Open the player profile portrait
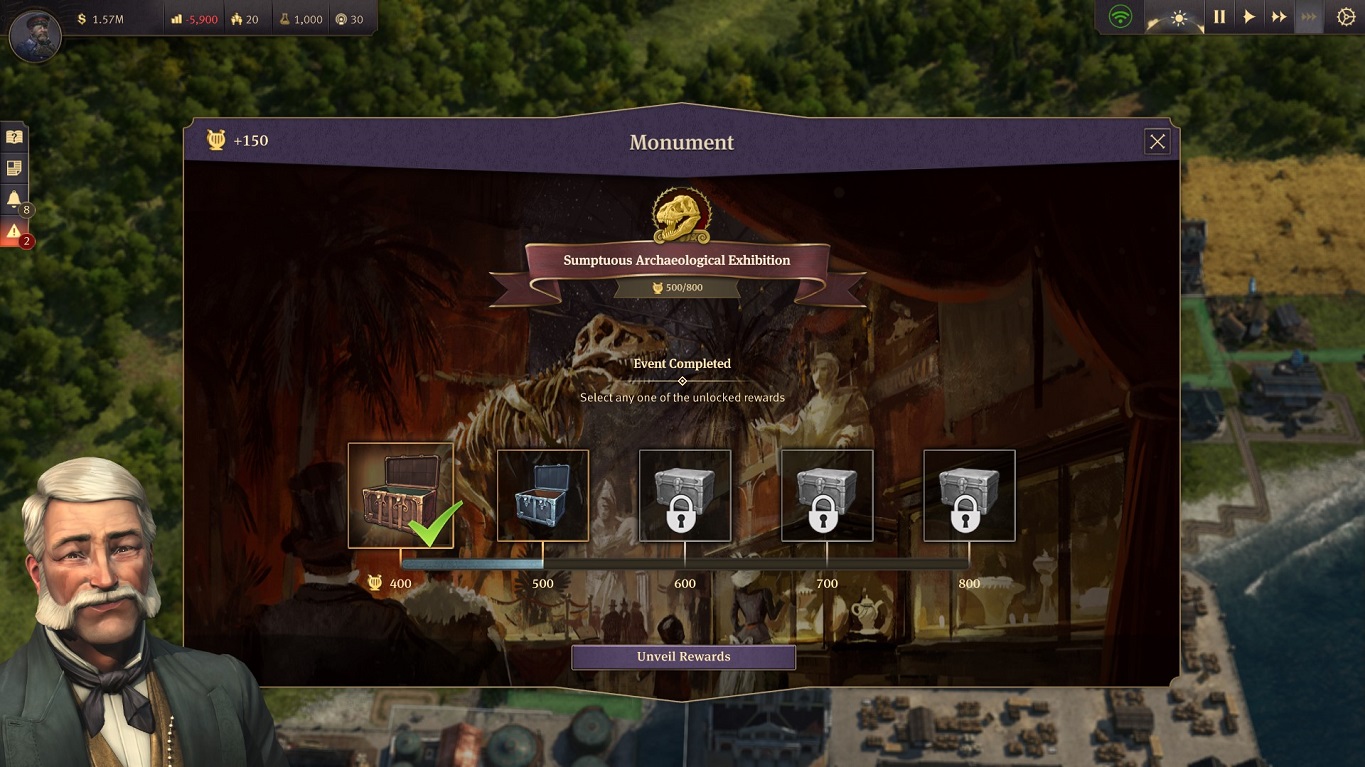This screenshot has height=767, width=1365. (x=35, y=36)
